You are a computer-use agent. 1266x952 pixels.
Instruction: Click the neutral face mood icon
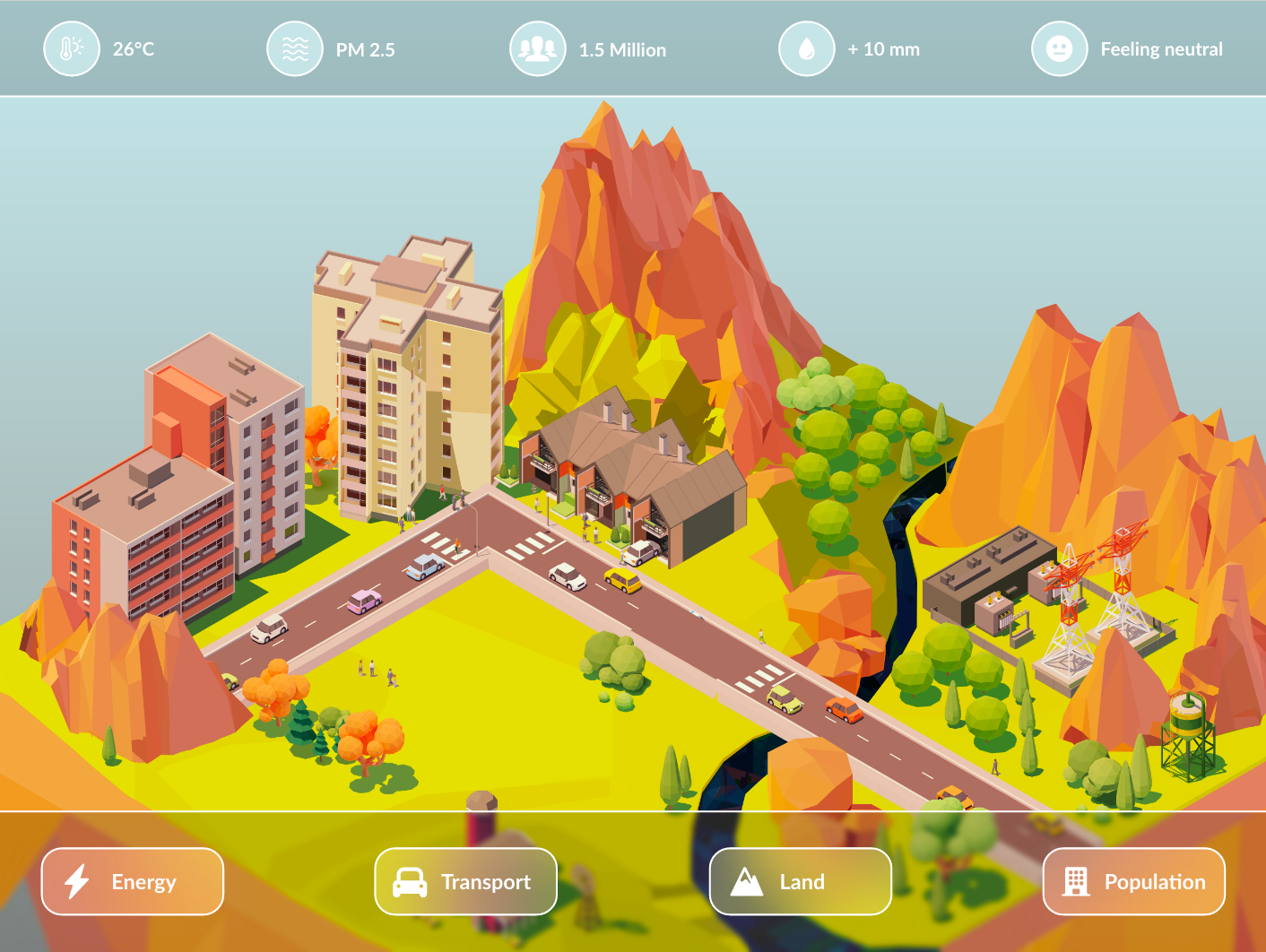1059,49
